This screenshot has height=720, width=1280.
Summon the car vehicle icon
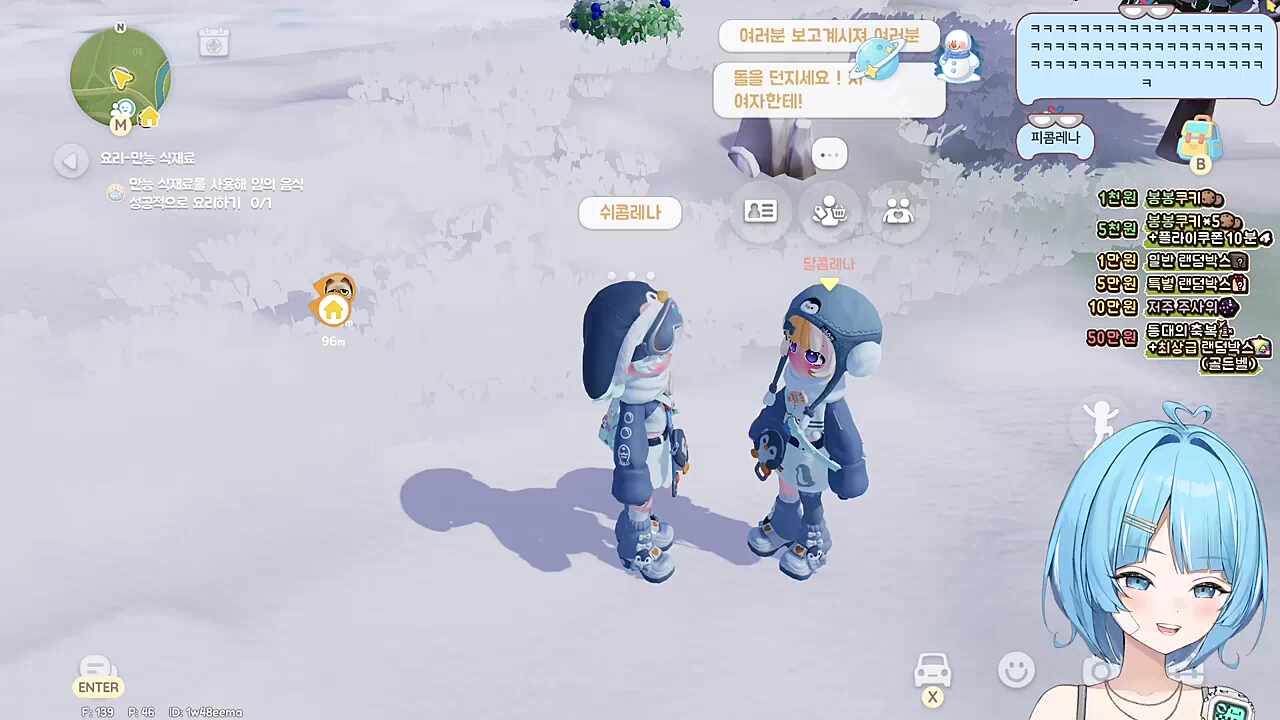click(932, 670)
